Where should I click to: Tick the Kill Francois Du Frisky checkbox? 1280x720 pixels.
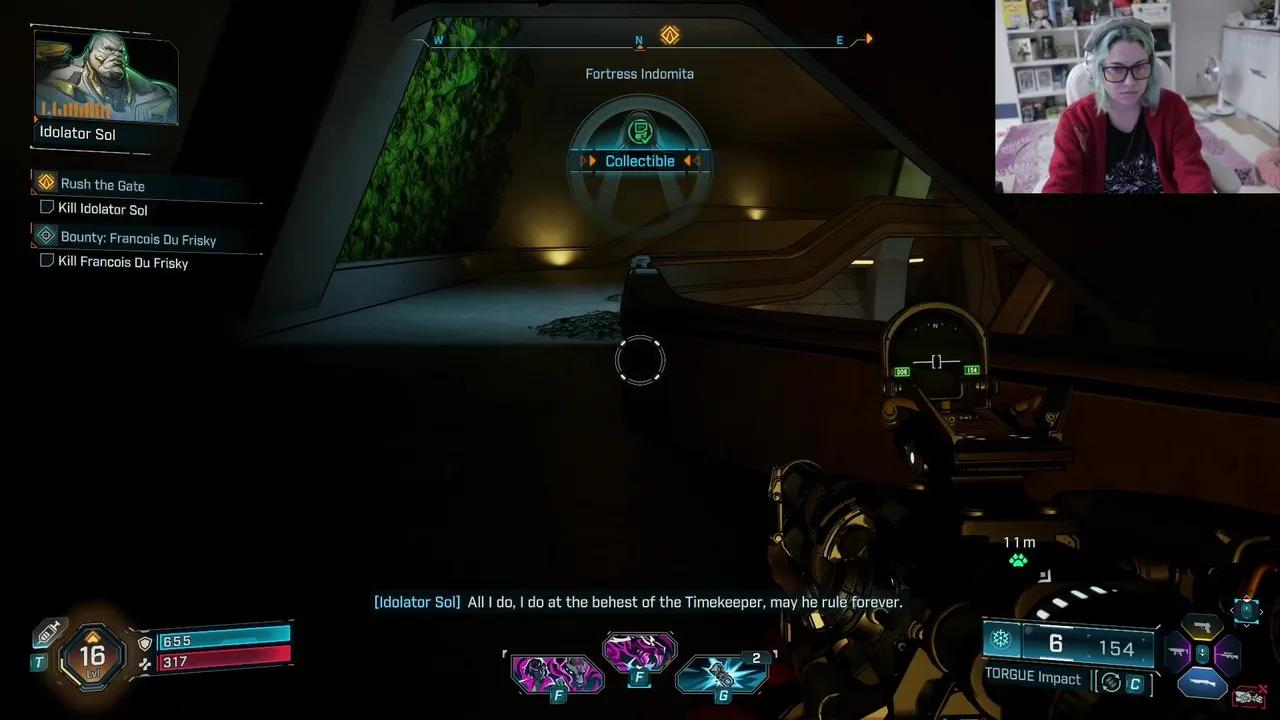click(46, 261)
